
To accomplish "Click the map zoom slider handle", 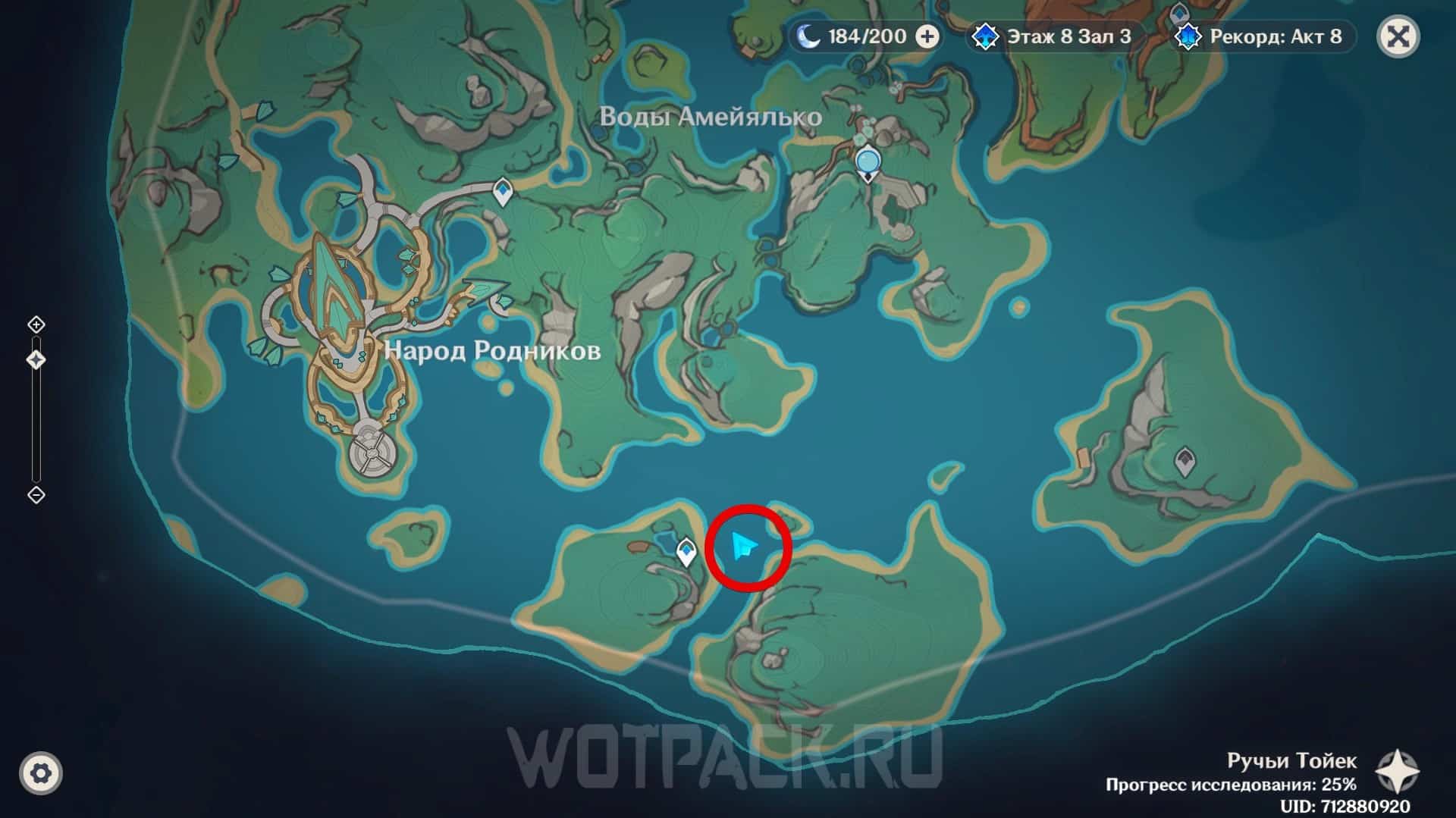I will [36, 359].
